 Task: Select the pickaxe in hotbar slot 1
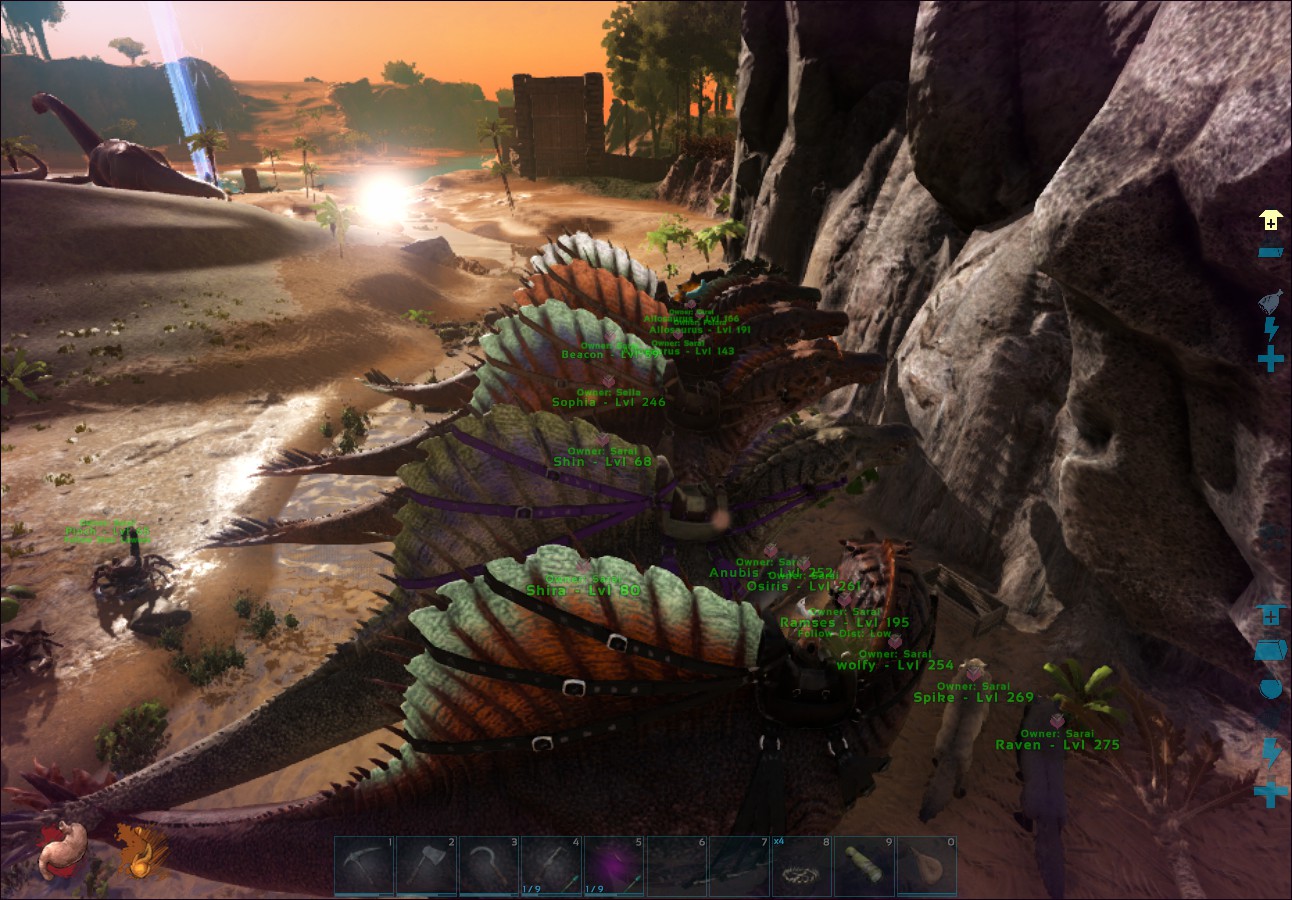(364, 866)
